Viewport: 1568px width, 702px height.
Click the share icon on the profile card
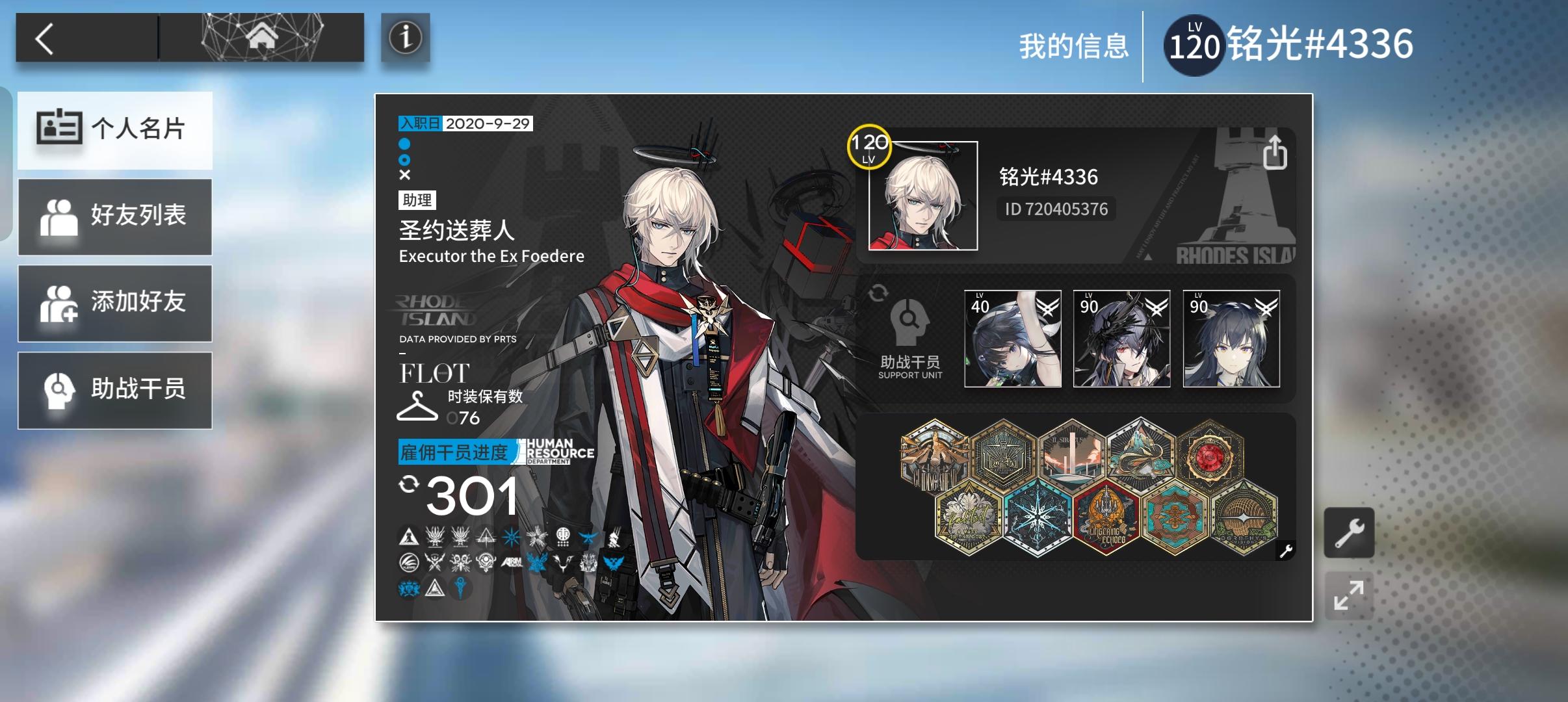pos(1277,151)
